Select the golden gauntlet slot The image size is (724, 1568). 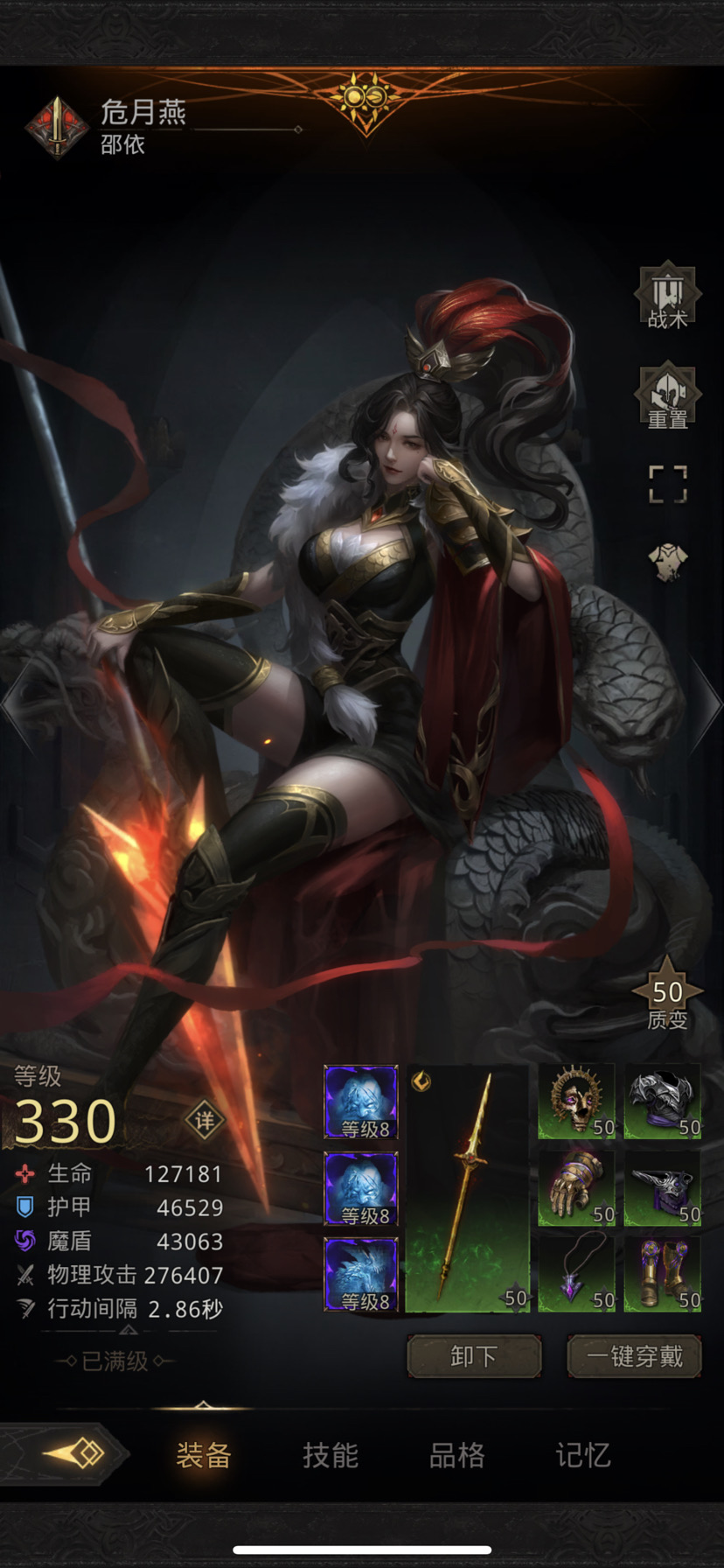(x=576, y=1187)
